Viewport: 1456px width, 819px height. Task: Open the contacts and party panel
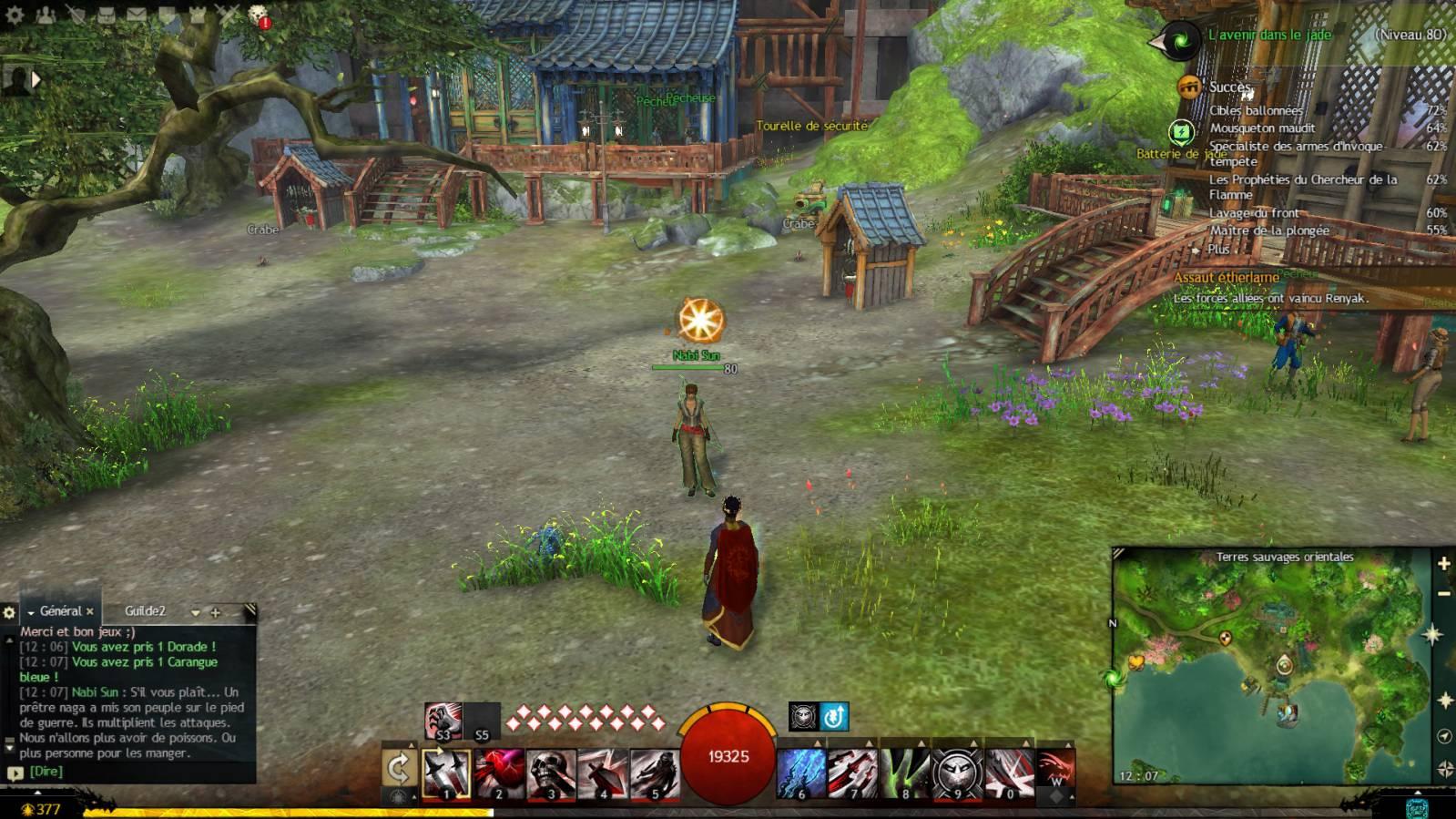pyautogui.click(x=45, y=15)
